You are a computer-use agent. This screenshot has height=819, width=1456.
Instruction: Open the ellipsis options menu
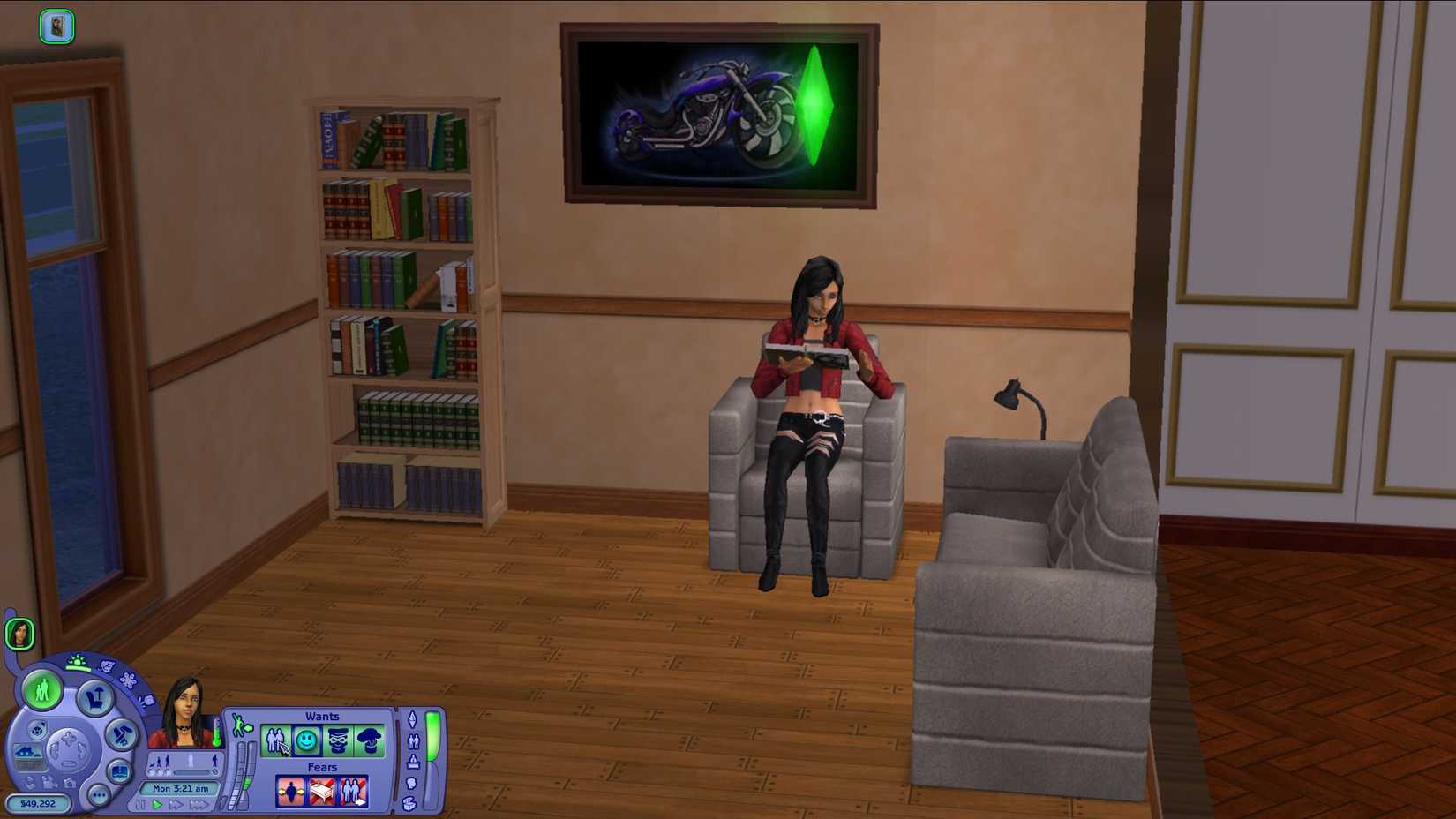click(96, 794)
